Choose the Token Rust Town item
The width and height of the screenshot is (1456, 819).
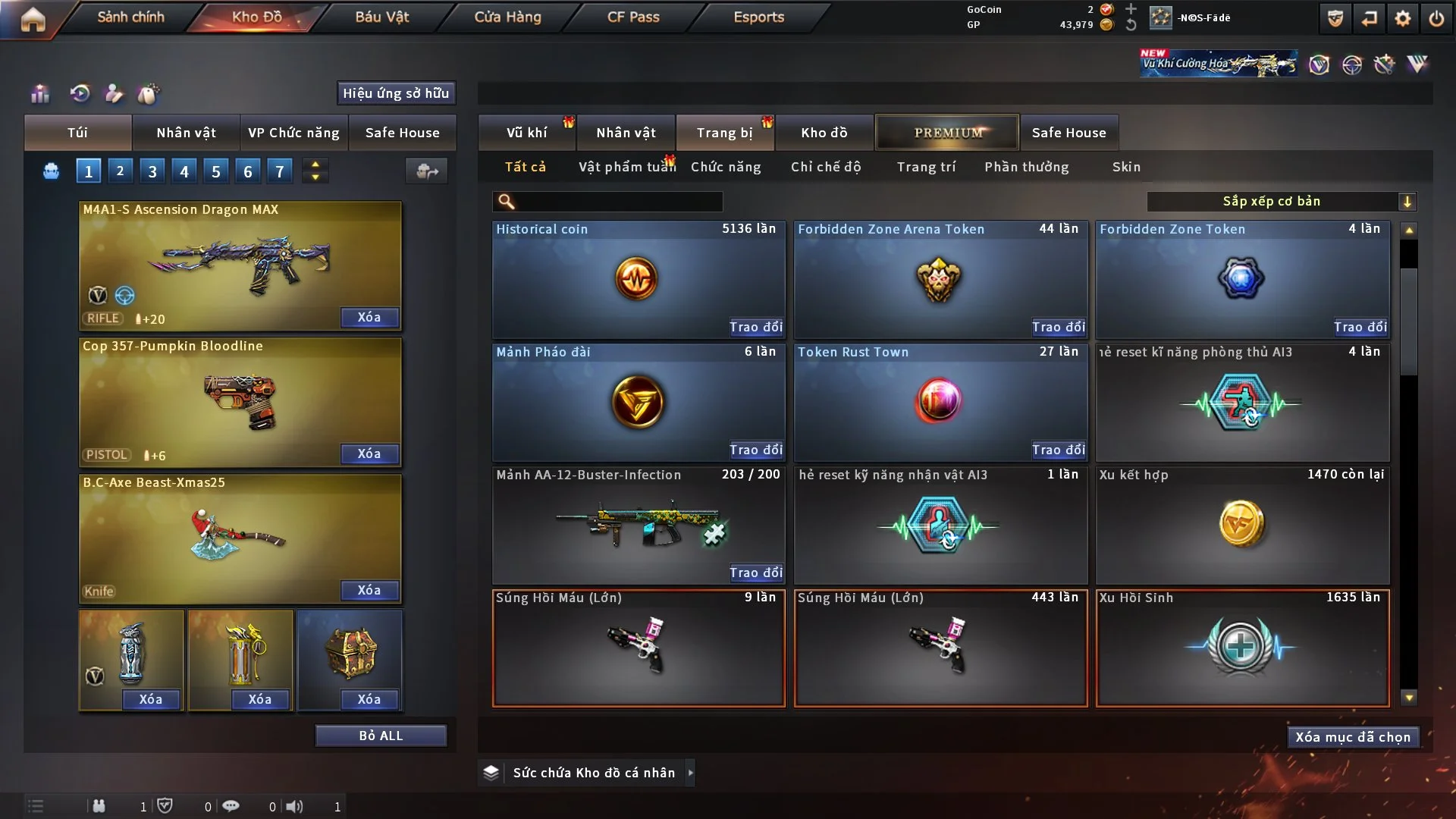coord(940,400)
